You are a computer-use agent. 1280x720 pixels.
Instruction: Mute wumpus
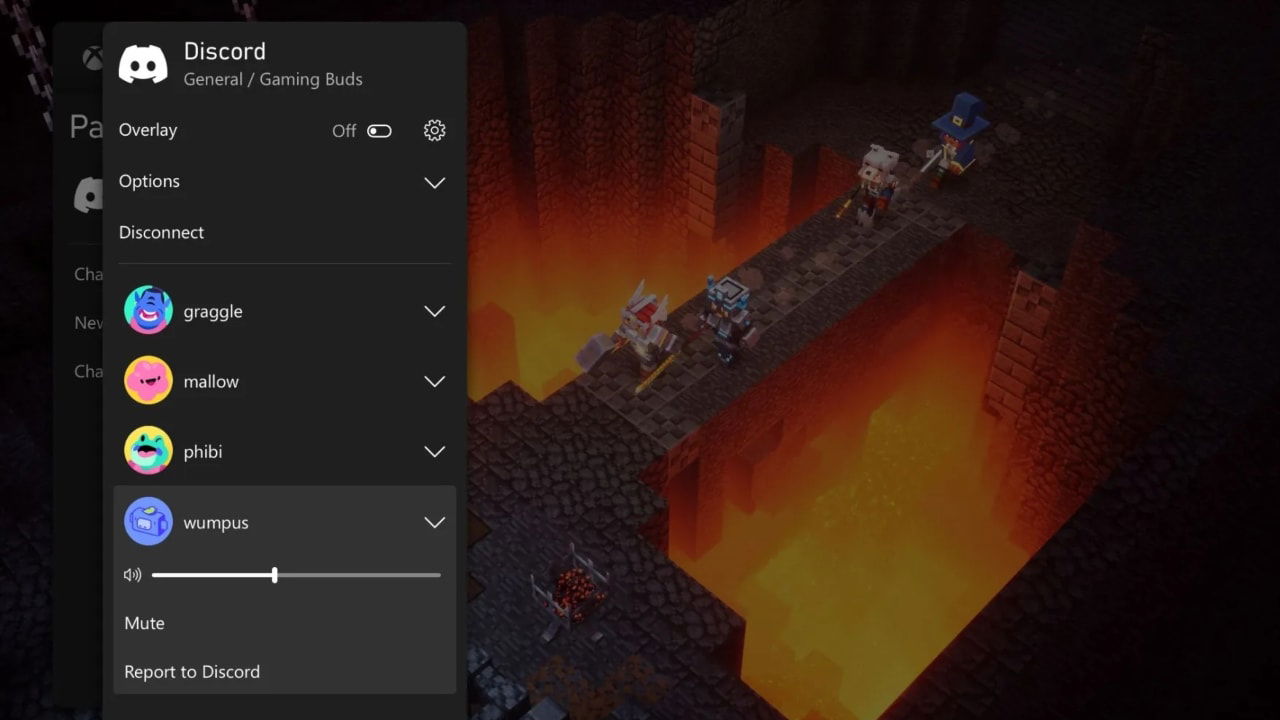(x=143, y=623)
